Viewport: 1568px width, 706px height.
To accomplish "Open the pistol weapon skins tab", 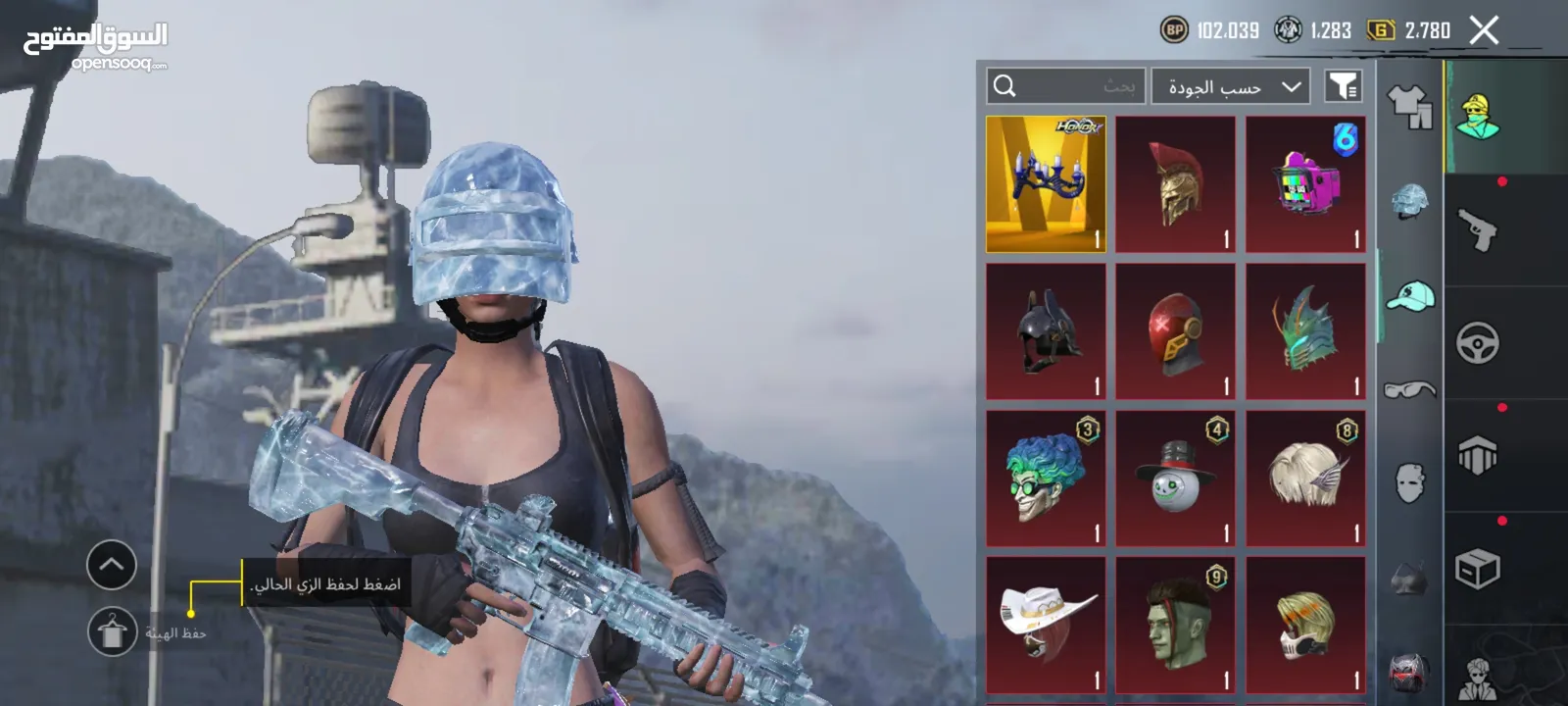I will pos(1477,230).
